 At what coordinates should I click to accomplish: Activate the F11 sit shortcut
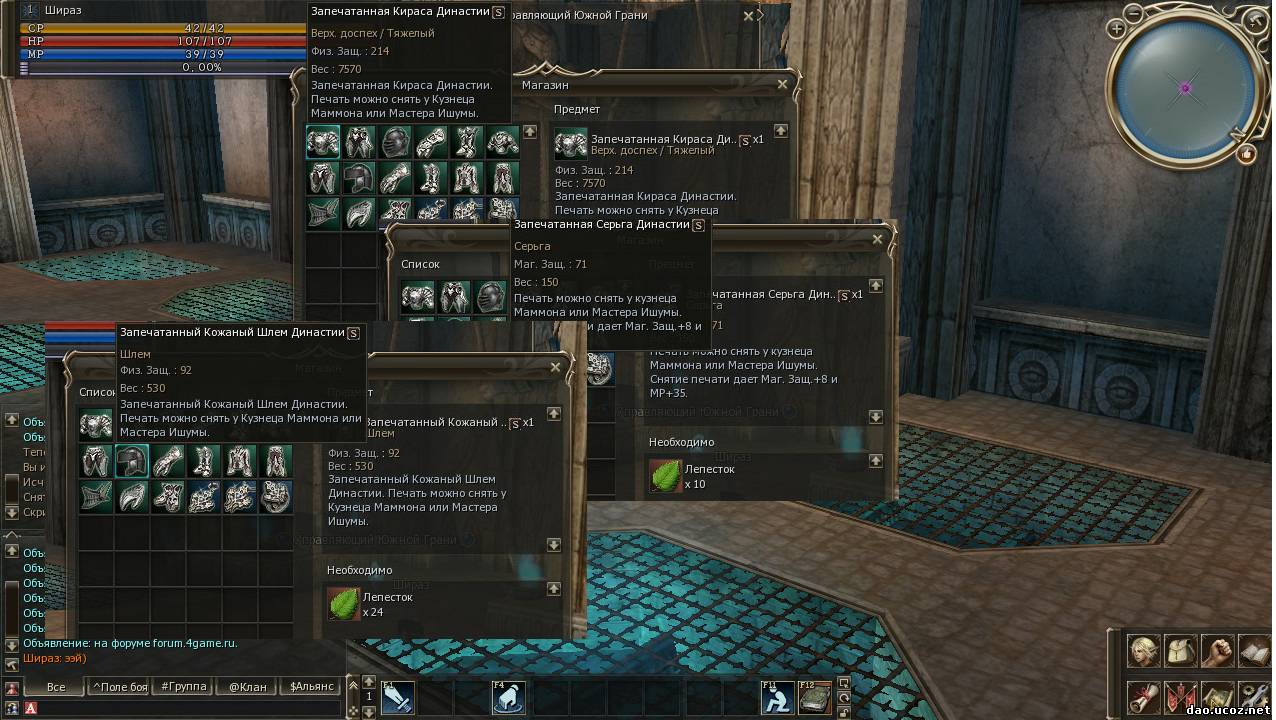pyautogui.click(x=777, y=697)
